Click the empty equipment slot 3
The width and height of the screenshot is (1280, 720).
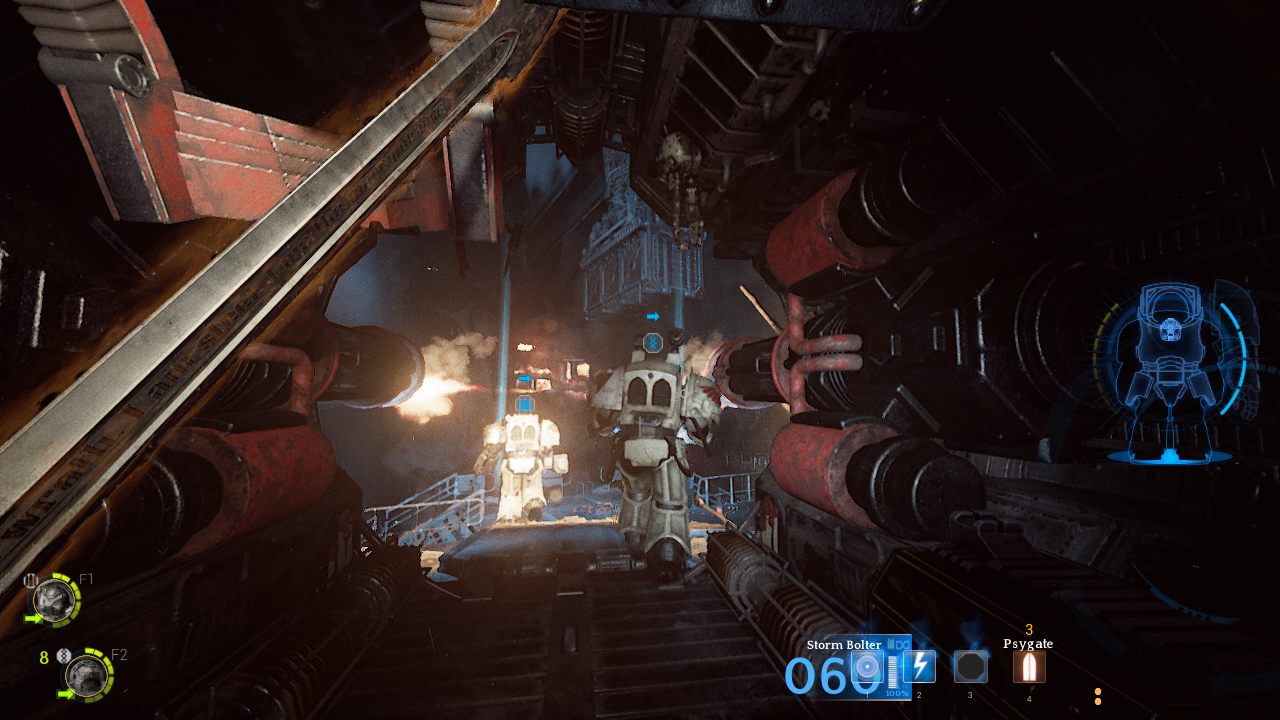pos(970,667)
